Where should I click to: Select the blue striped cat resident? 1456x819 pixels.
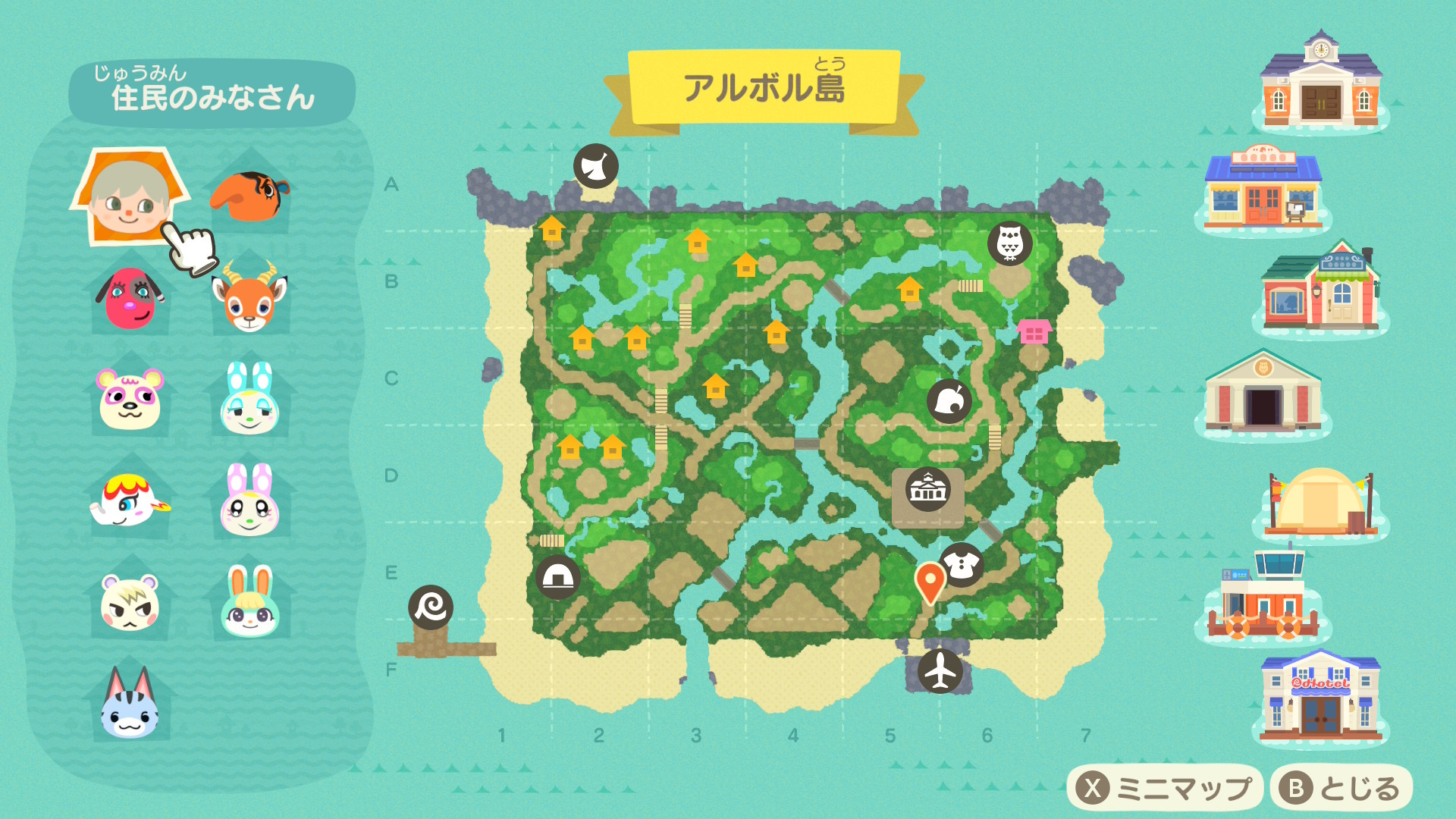[x=130, y=704]
